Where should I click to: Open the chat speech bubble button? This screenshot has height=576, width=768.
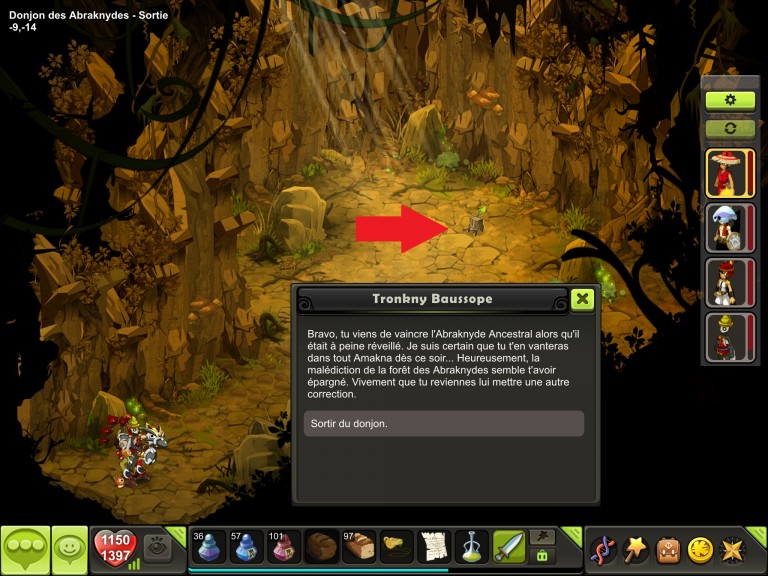coord(25,549)
